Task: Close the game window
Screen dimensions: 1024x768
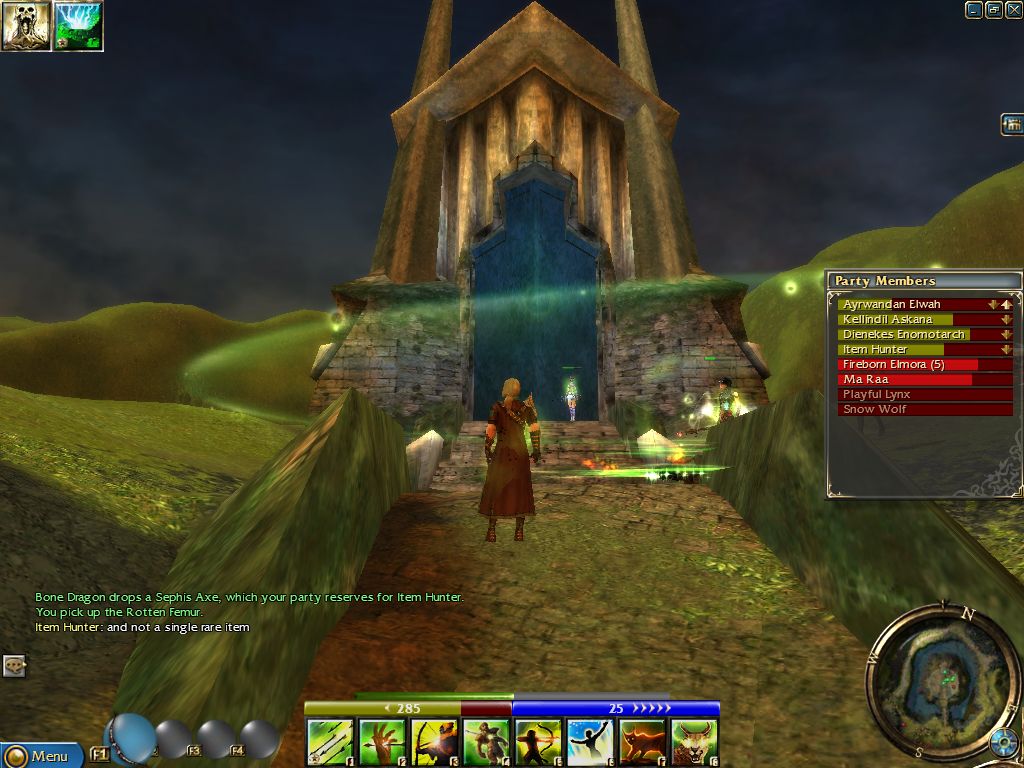Action: (x=1013, y=10)
